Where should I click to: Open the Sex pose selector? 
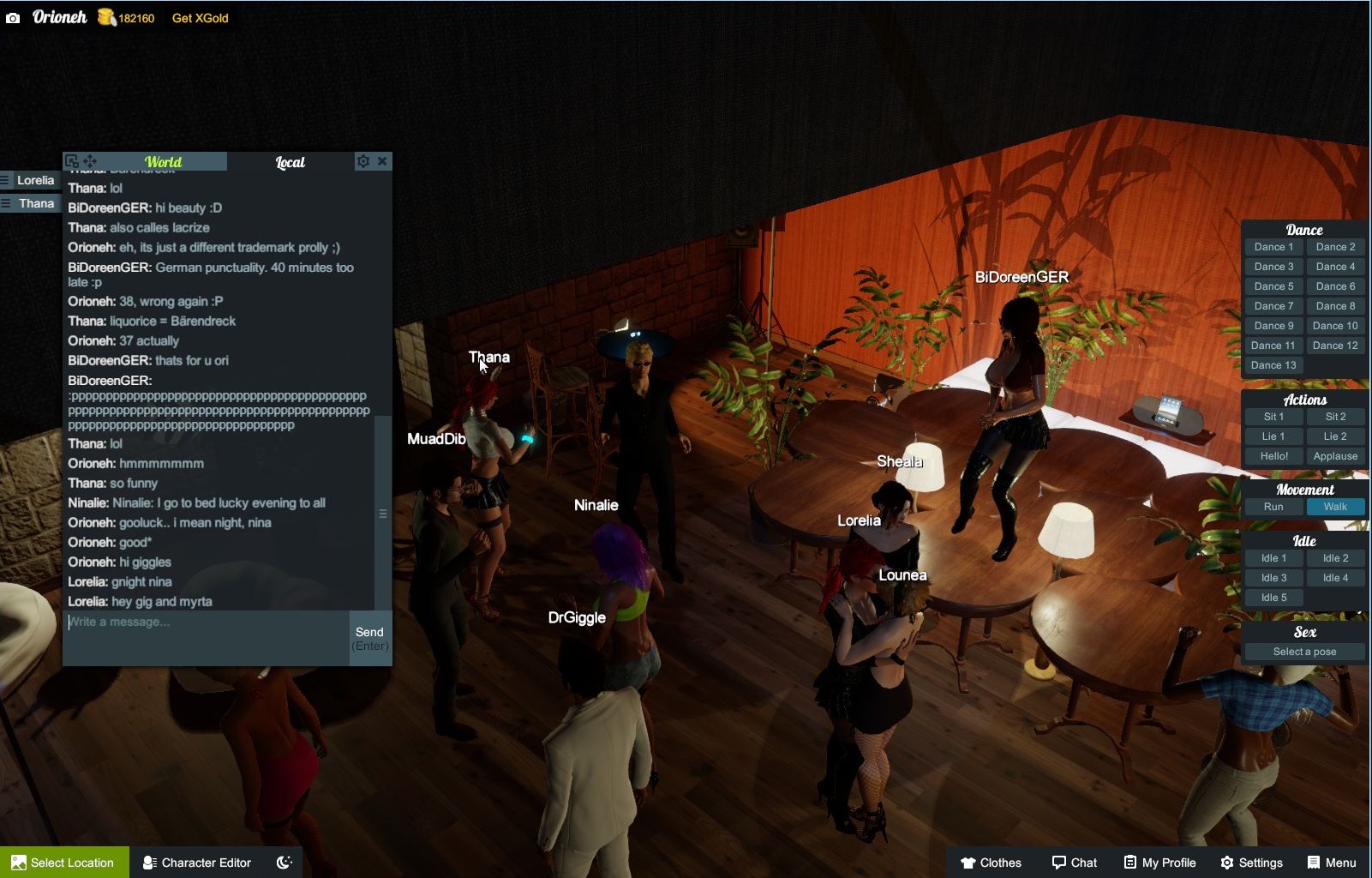(1303, 652)
